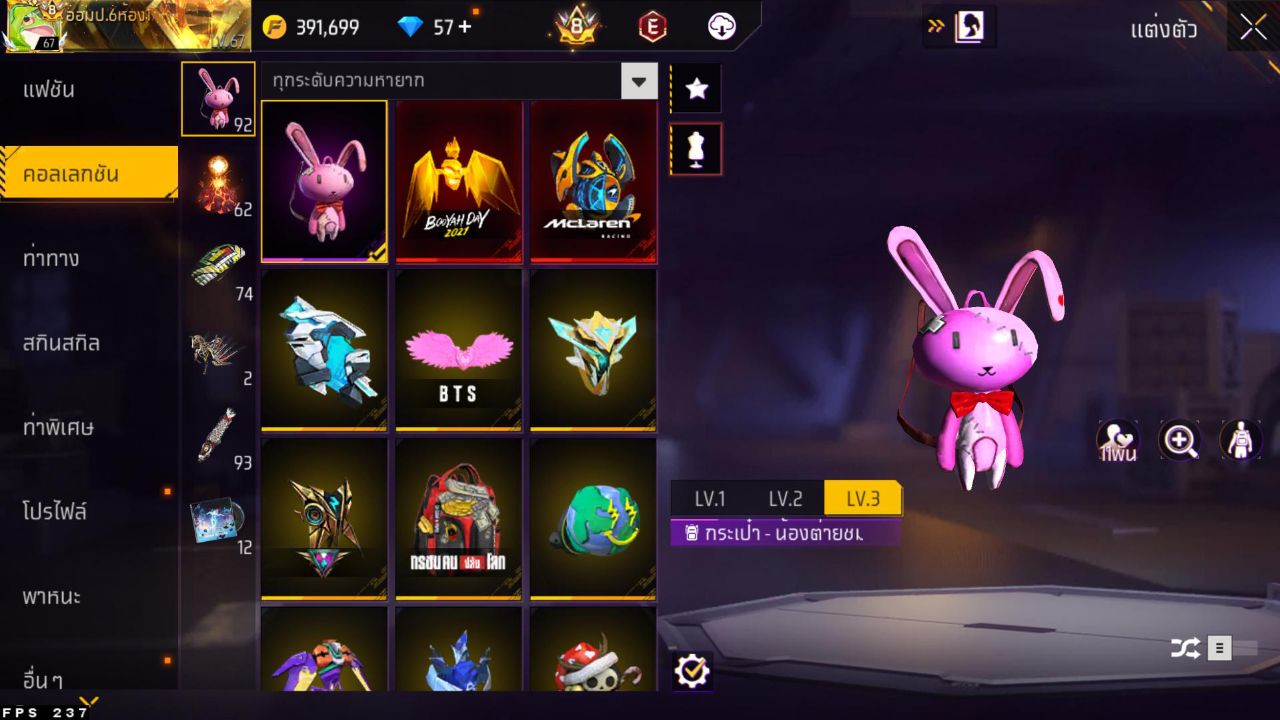Close the collection screen
Viewport: 1280px width, 720px height.
click(x=1253, y=28)
